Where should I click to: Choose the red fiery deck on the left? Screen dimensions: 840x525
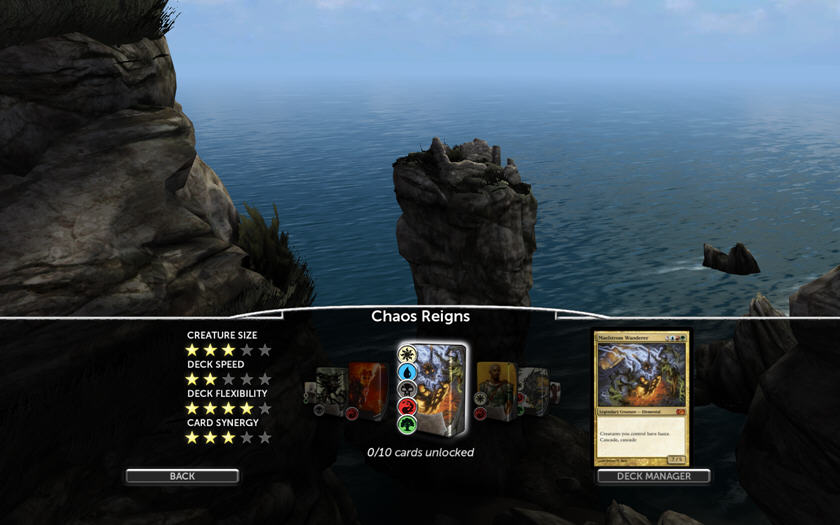367,391
